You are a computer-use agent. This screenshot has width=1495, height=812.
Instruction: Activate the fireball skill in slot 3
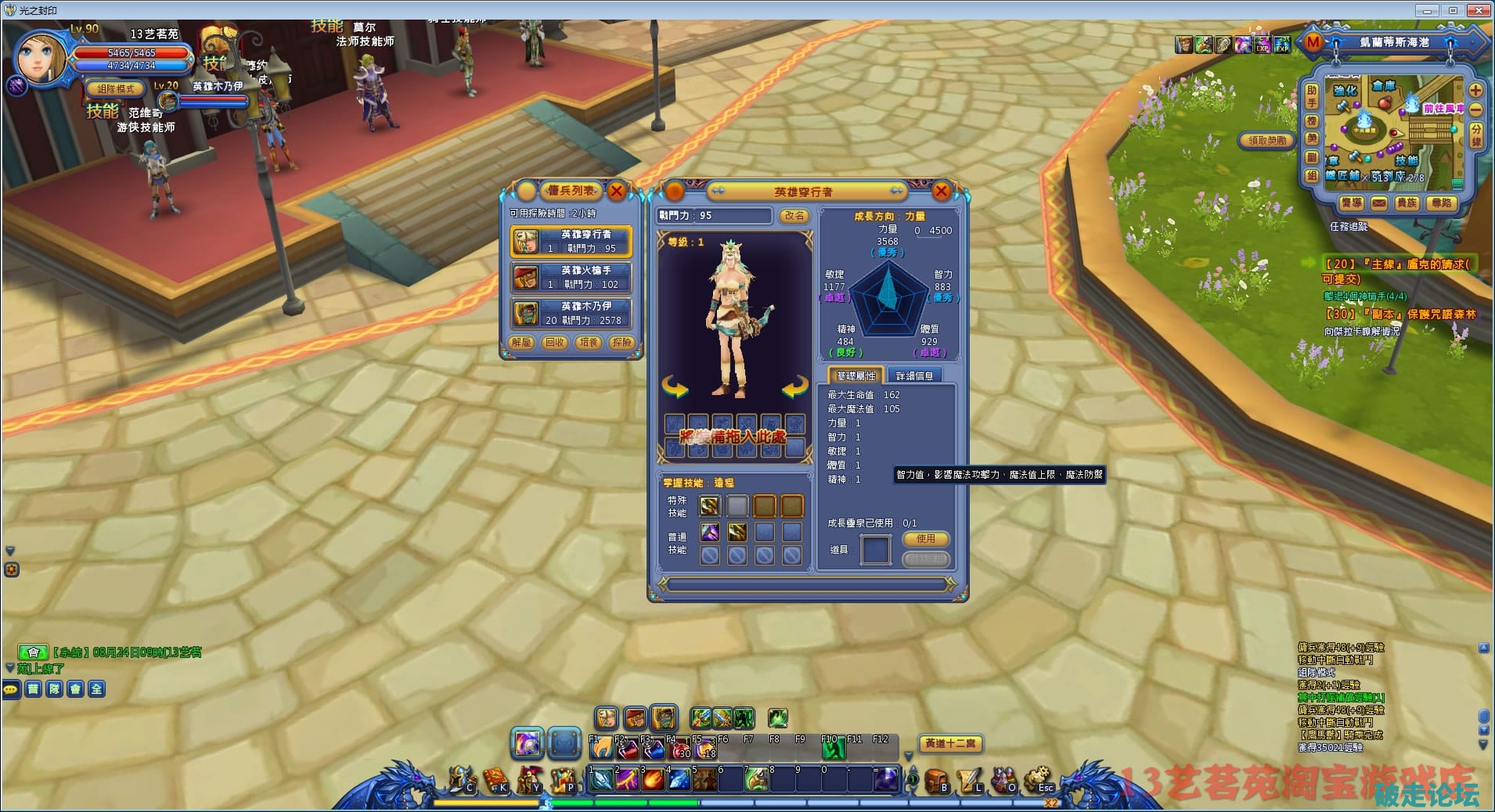(x=653, y=780)
